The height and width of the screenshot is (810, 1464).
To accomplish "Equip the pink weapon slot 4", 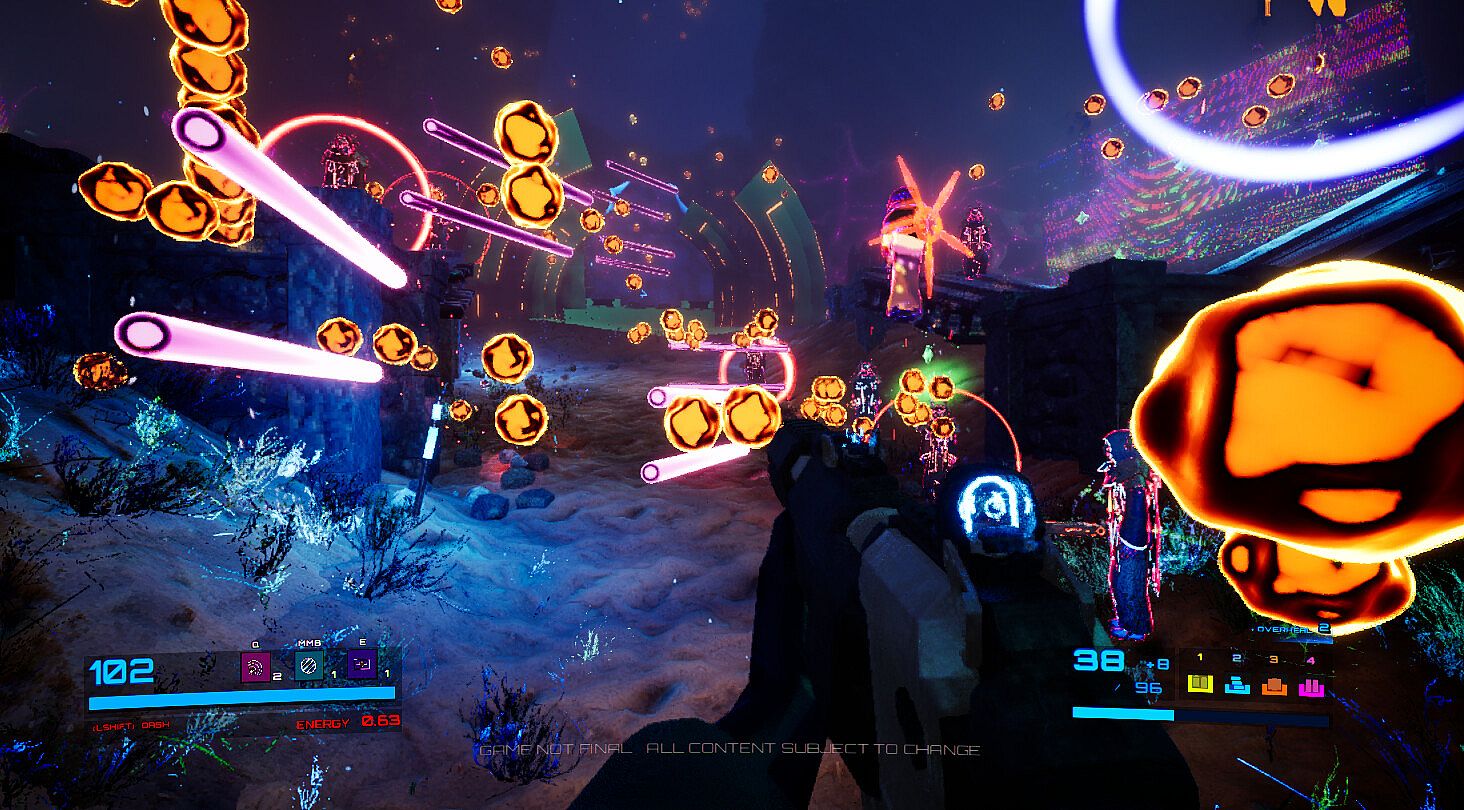I will [x=1310, y=685].
